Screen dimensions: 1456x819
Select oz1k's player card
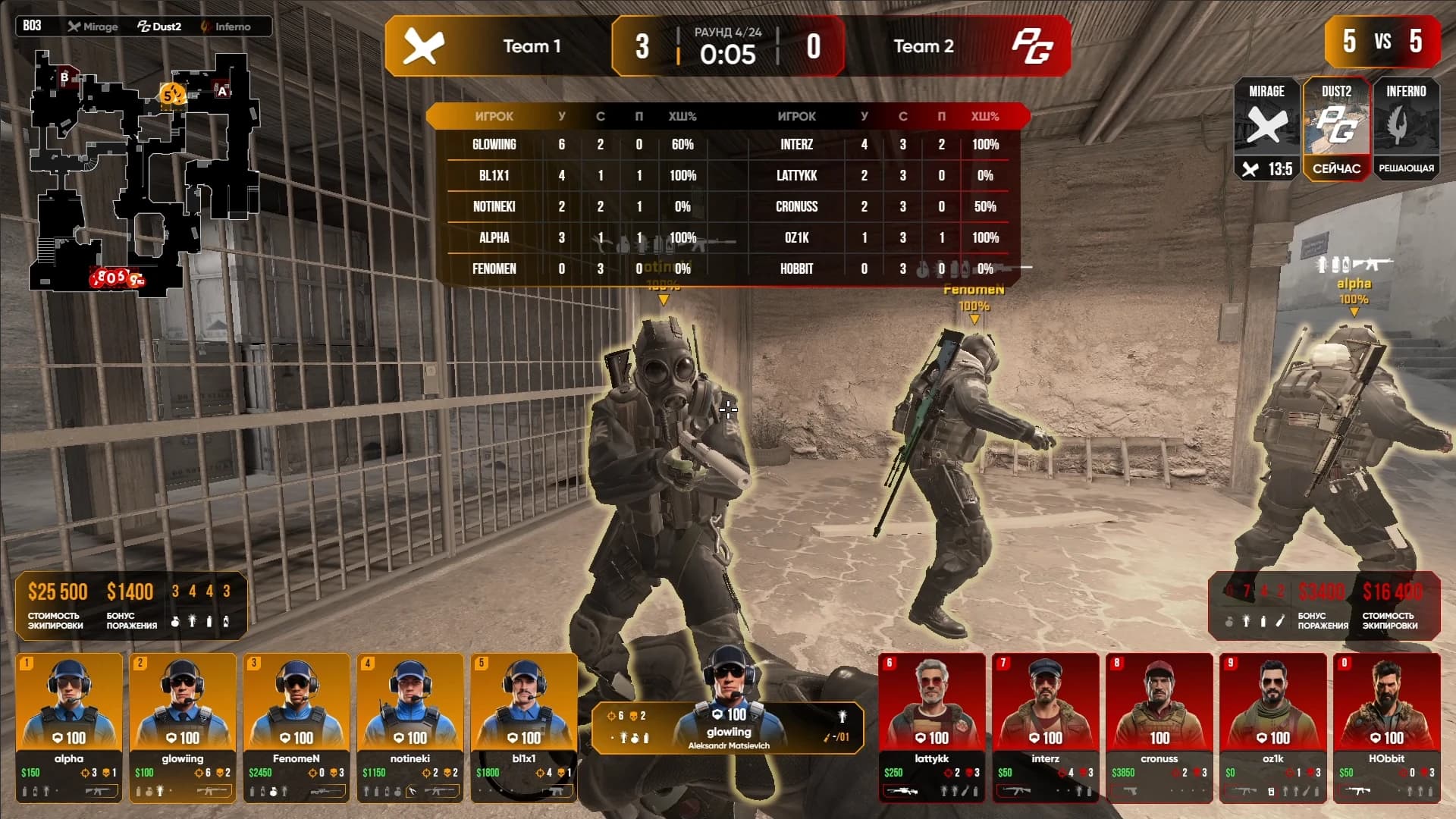click(x=1273, y=726)
